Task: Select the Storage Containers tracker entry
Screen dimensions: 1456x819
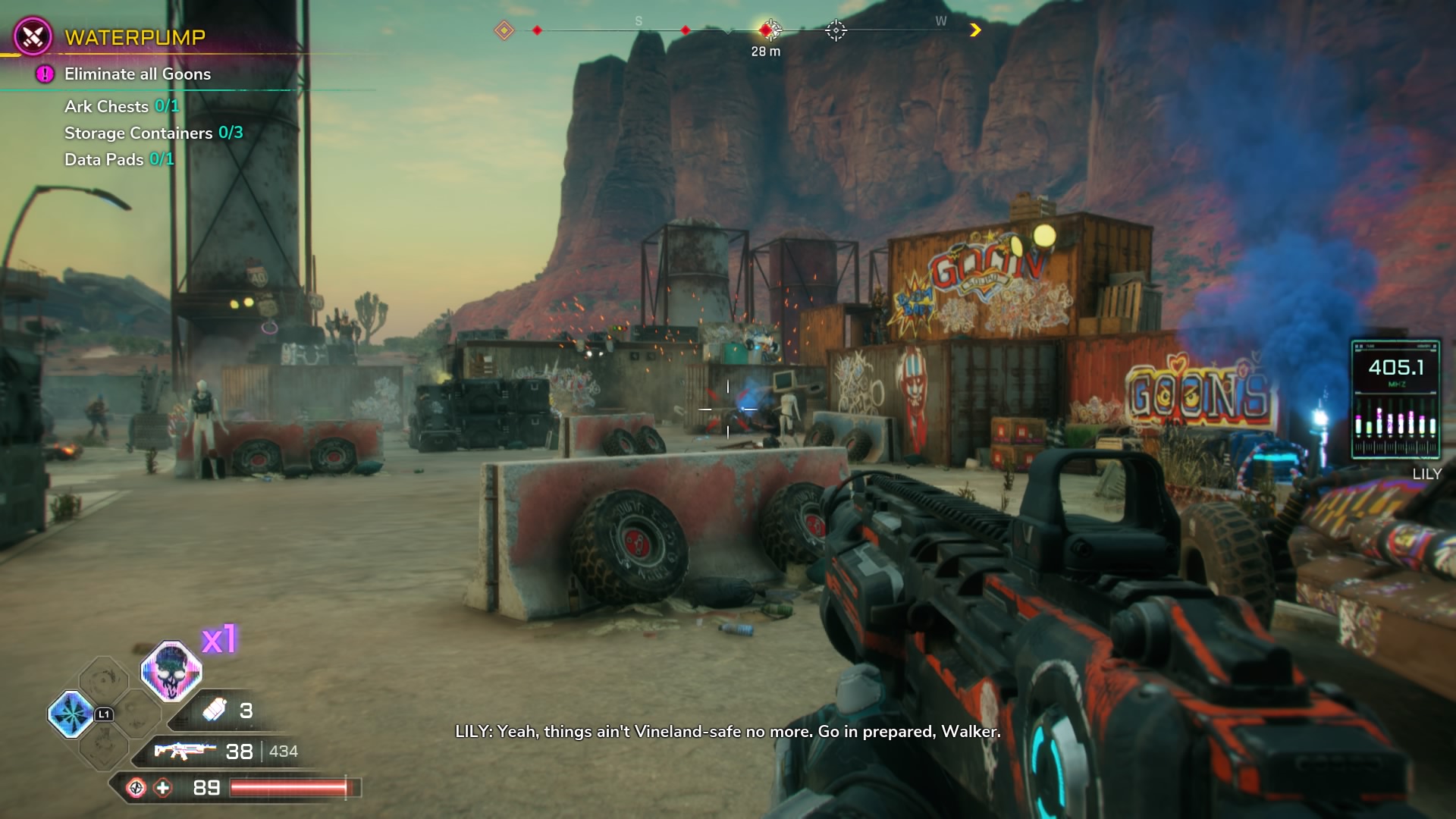Action: click(153, 133)
